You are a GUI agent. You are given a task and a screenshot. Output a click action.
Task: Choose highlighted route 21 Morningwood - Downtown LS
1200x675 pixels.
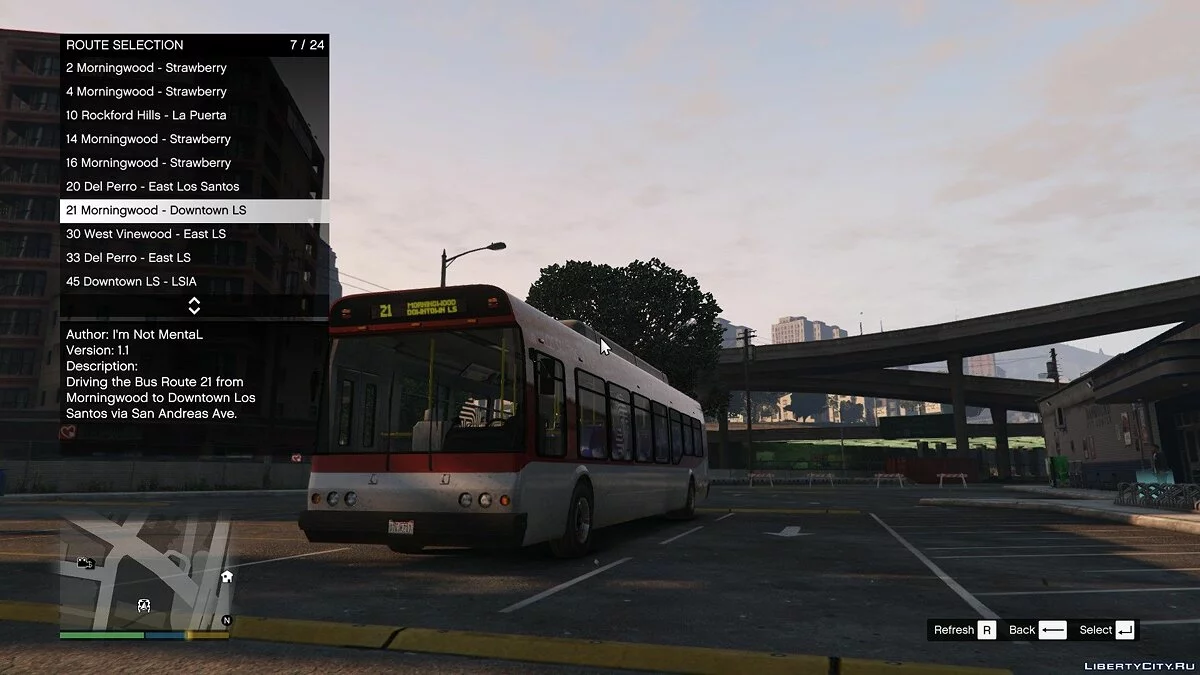point(156,211)
